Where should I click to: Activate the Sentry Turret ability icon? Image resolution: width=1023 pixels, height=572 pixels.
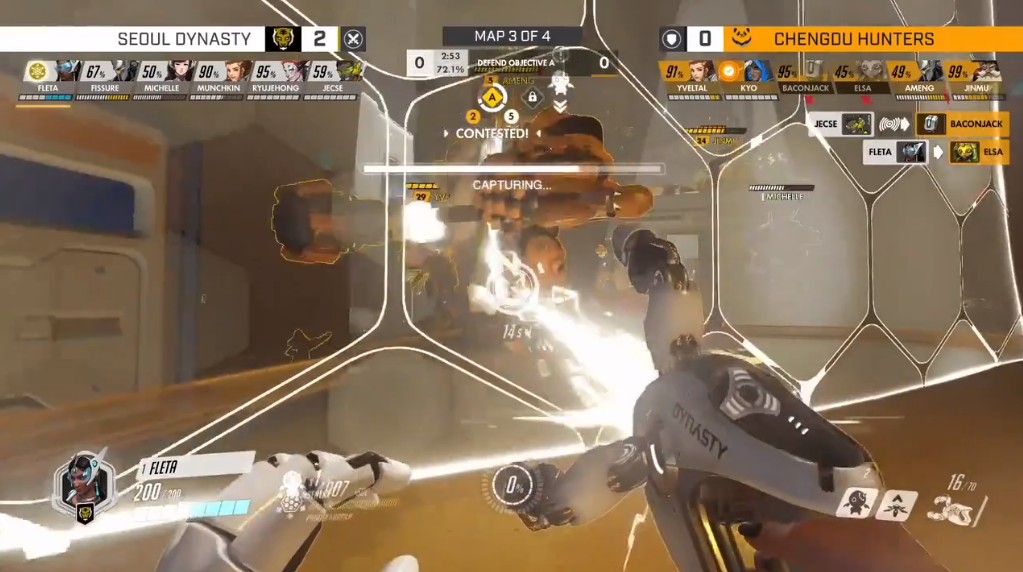856,503
